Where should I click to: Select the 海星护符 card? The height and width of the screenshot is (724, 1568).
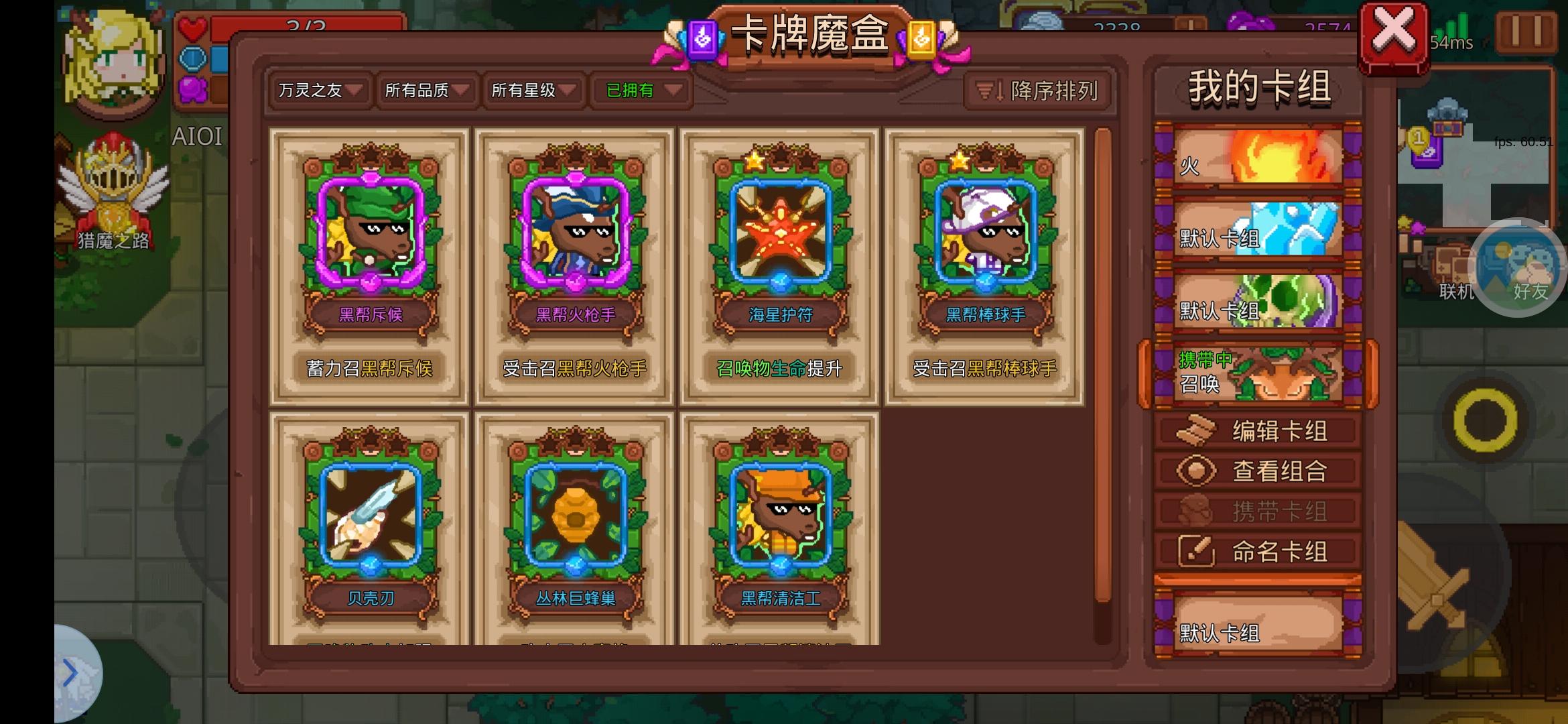pos(779,261)
